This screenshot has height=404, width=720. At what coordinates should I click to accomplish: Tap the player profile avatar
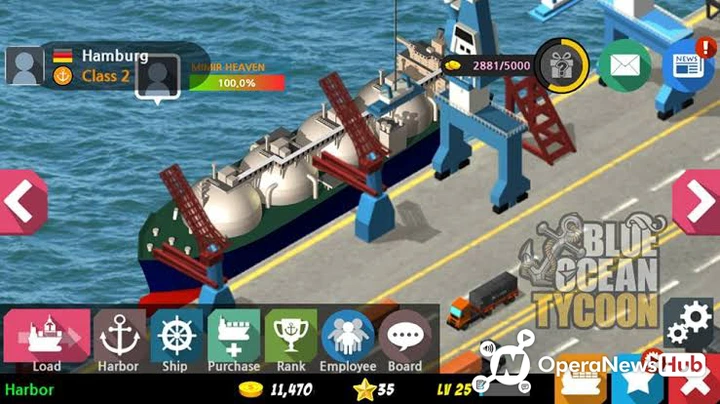24,65
